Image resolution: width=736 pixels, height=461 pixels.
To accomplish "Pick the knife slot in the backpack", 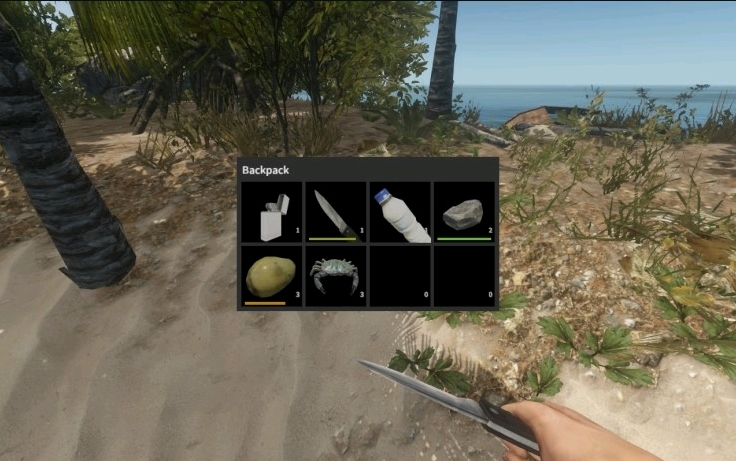I will coord(335,212).
